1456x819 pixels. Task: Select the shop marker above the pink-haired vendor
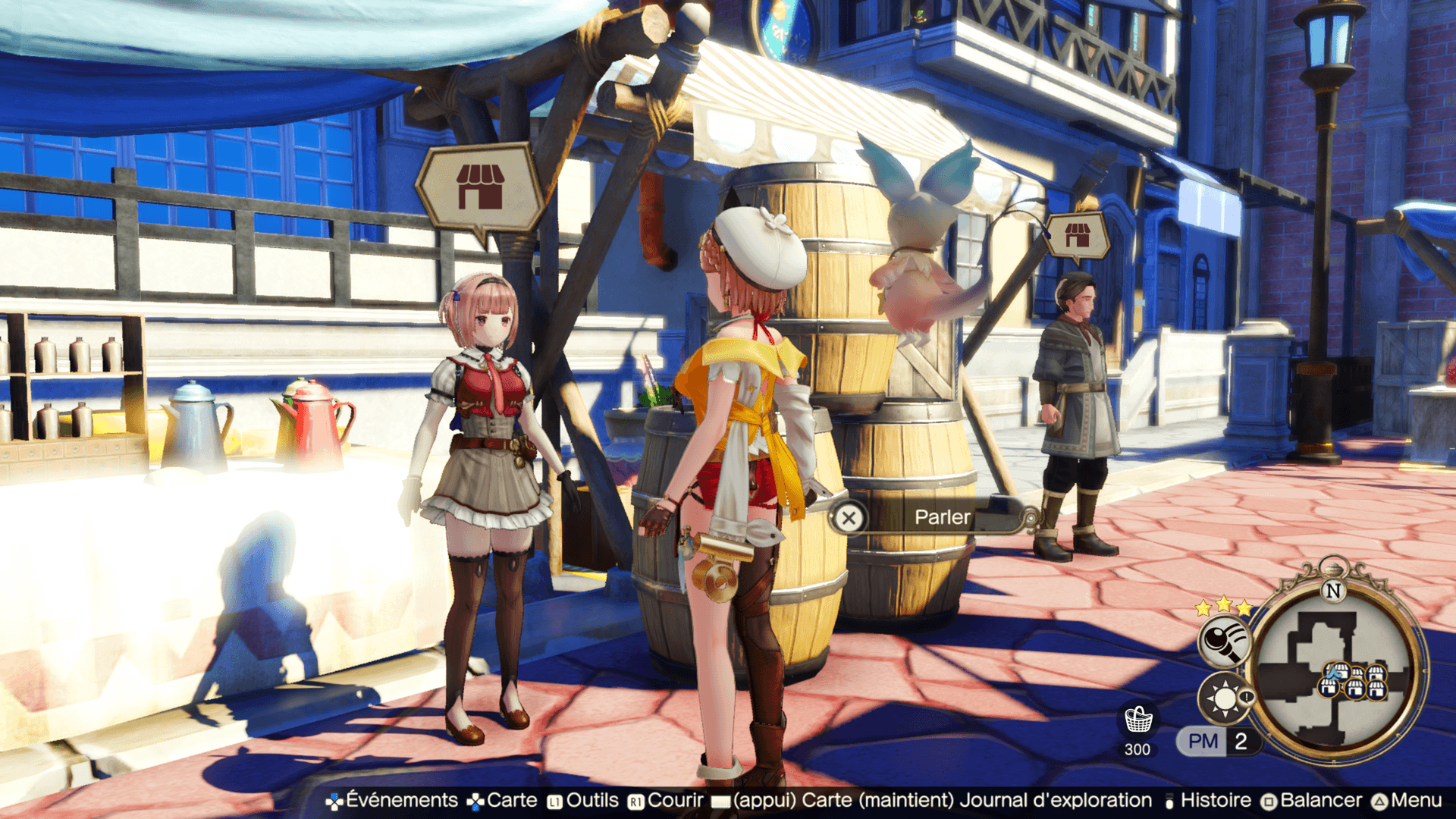[479, 187]
